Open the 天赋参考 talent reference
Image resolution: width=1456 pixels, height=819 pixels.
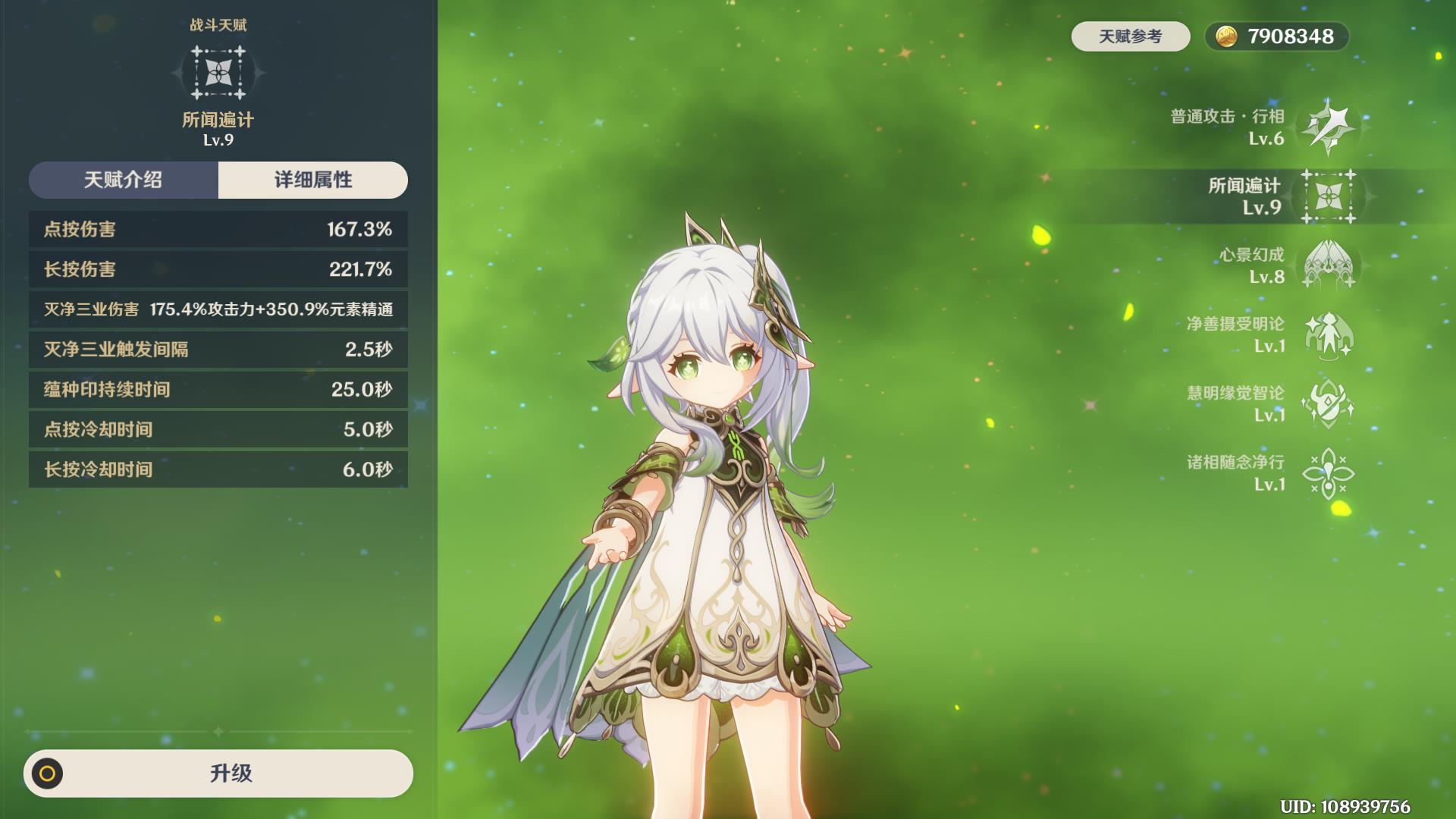1130,36
